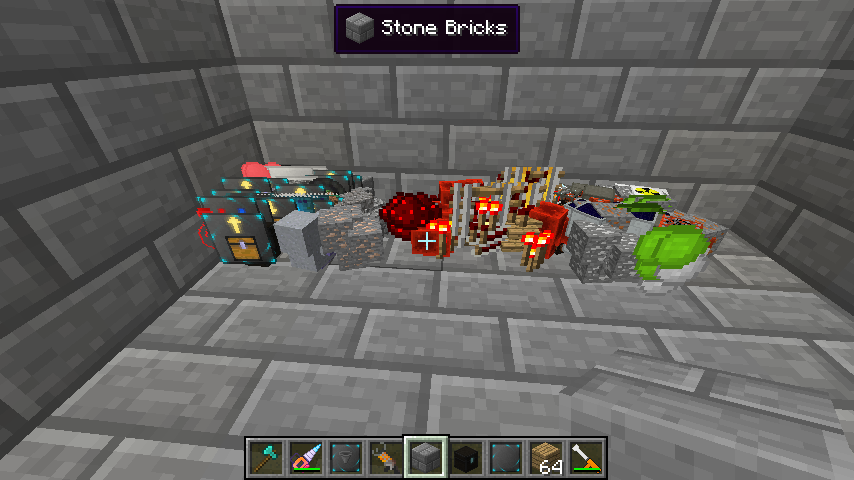Select the wooden planks stack of 64
Image resolution: width=854 pixels, height=480 pixels.
[546, 457]
